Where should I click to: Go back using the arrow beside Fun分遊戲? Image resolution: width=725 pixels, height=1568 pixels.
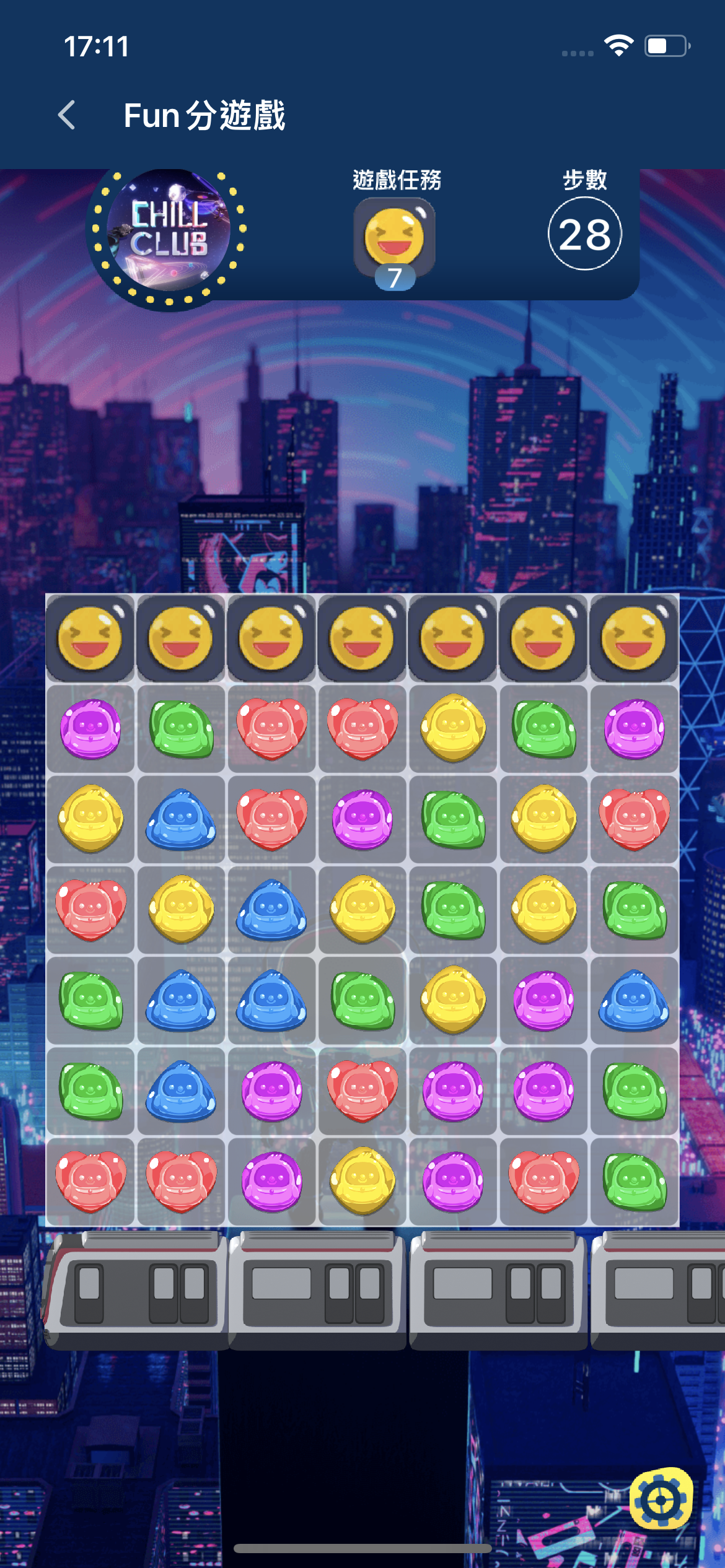(x=67, y=115)
